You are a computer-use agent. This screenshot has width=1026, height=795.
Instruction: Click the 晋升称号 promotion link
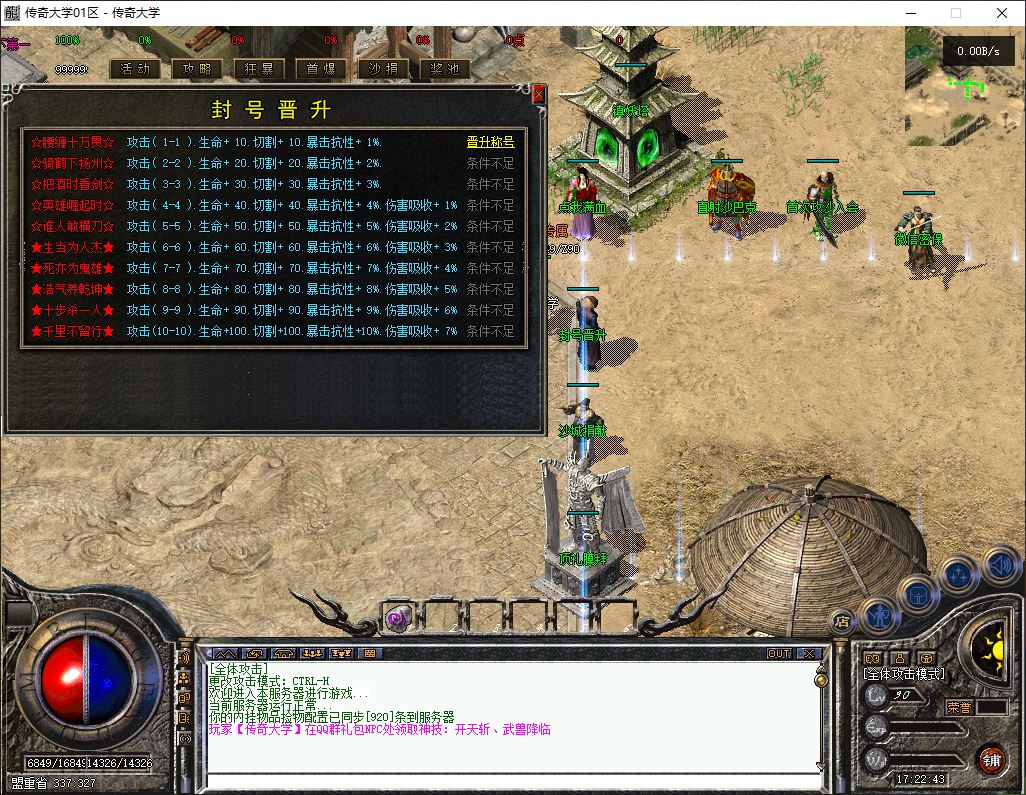490,142
